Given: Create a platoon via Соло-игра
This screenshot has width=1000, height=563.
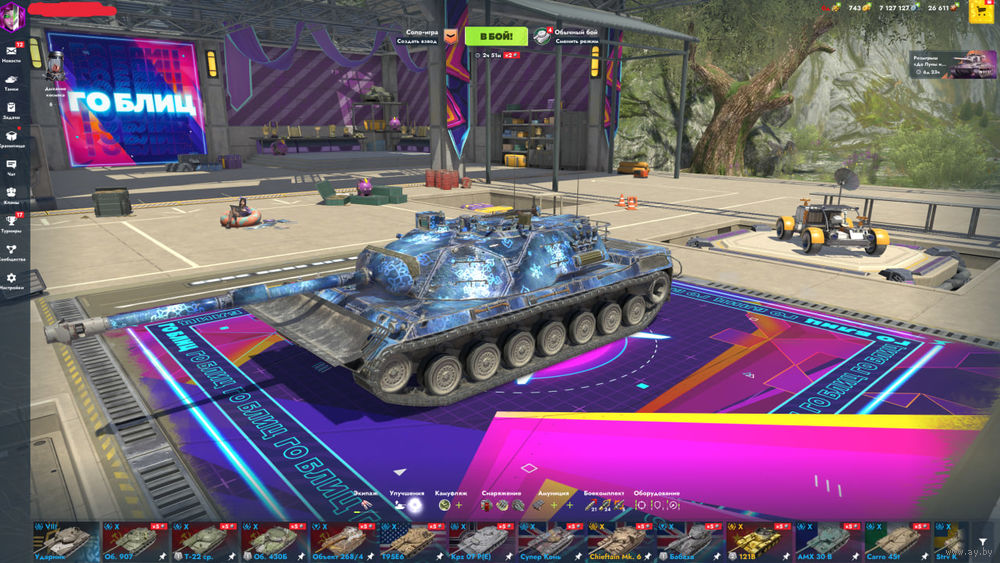Looking at the screenshot, I should [x=422, y=36].
